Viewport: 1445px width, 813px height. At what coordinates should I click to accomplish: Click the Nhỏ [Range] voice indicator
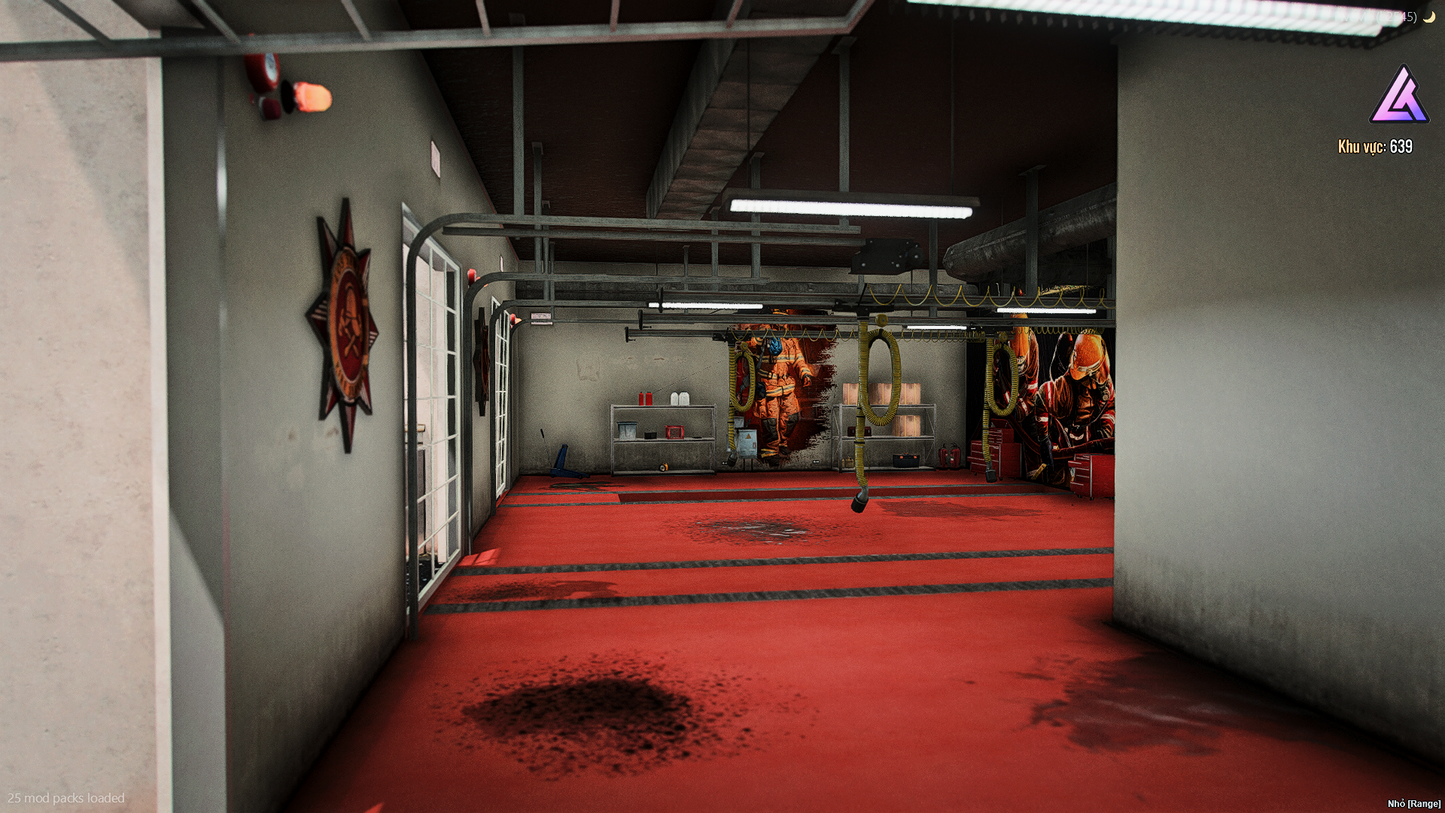[1413, 803]
